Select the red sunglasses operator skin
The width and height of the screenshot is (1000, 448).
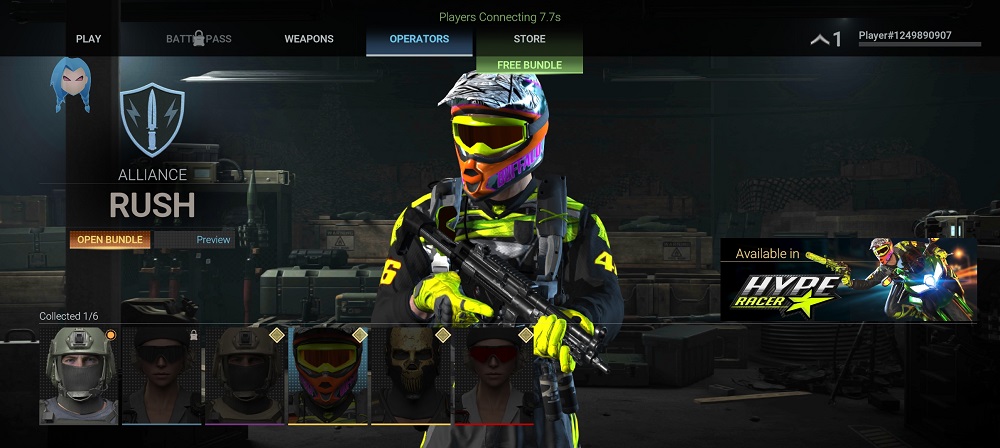[x=495, y=375]
